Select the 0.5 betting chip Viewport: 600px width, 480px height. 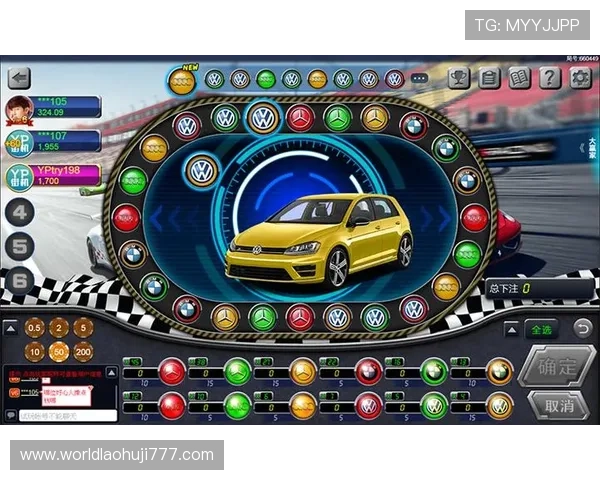(35, 327)
